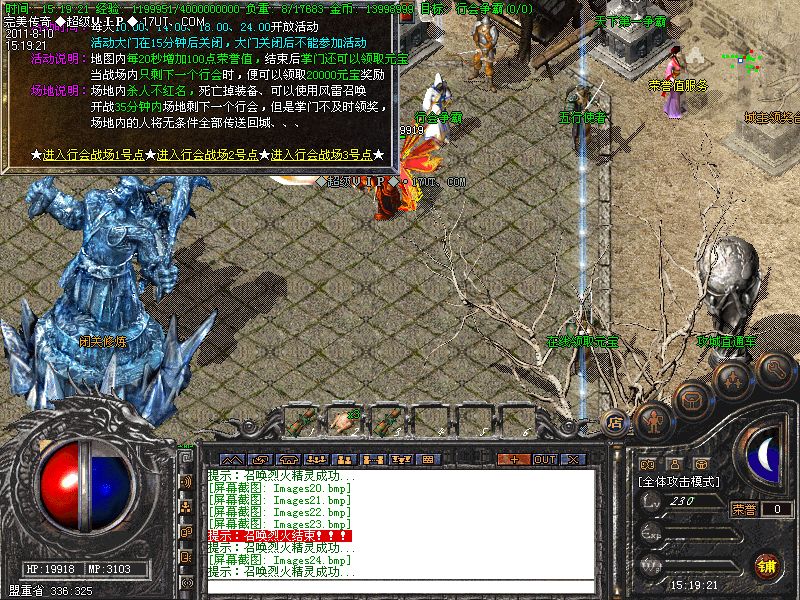The image size is (800, 600).
Task: Open the 店 shop button
Action: tap(615, 421)
